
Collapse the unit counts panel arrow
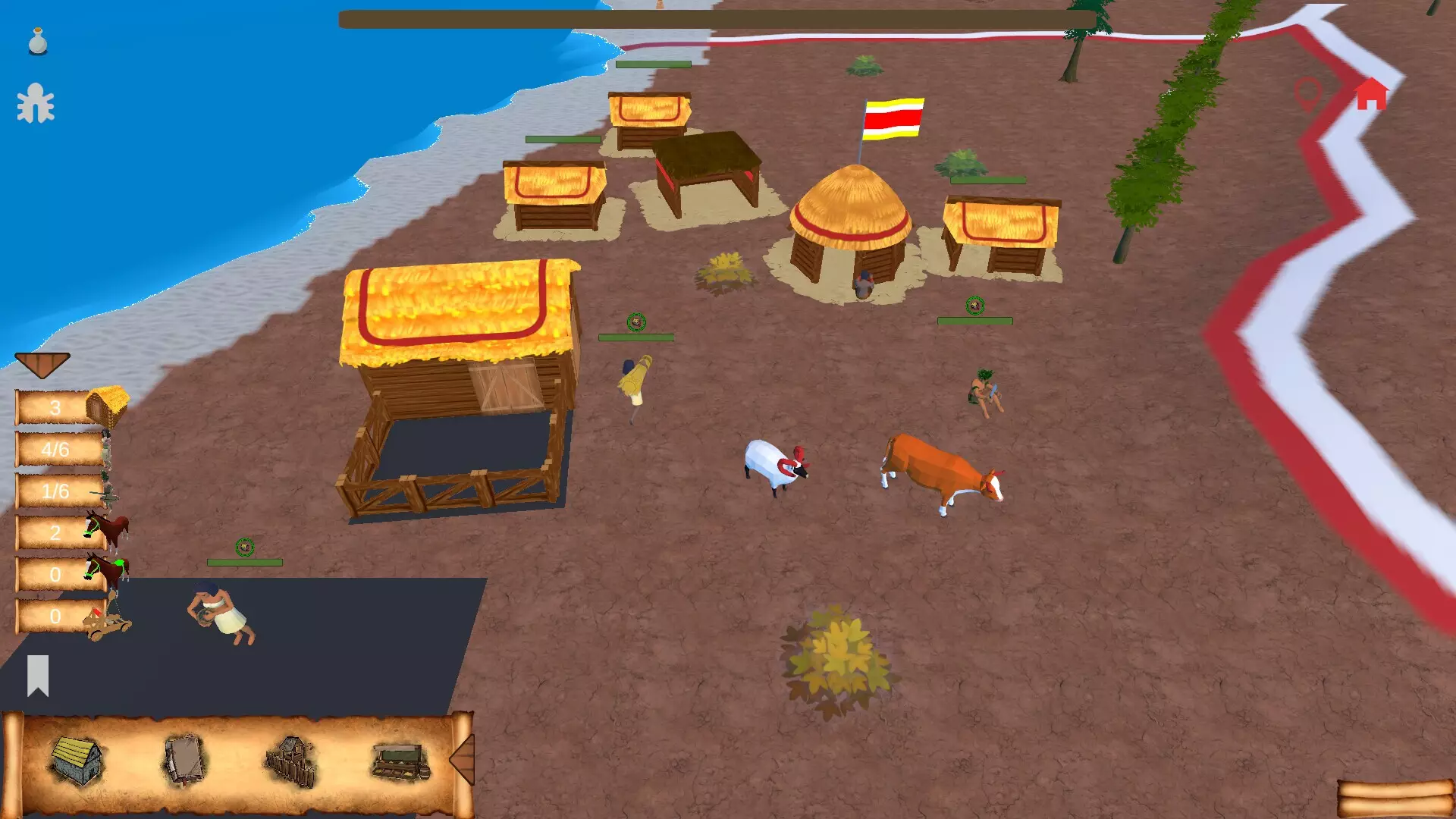pos(42,364)
